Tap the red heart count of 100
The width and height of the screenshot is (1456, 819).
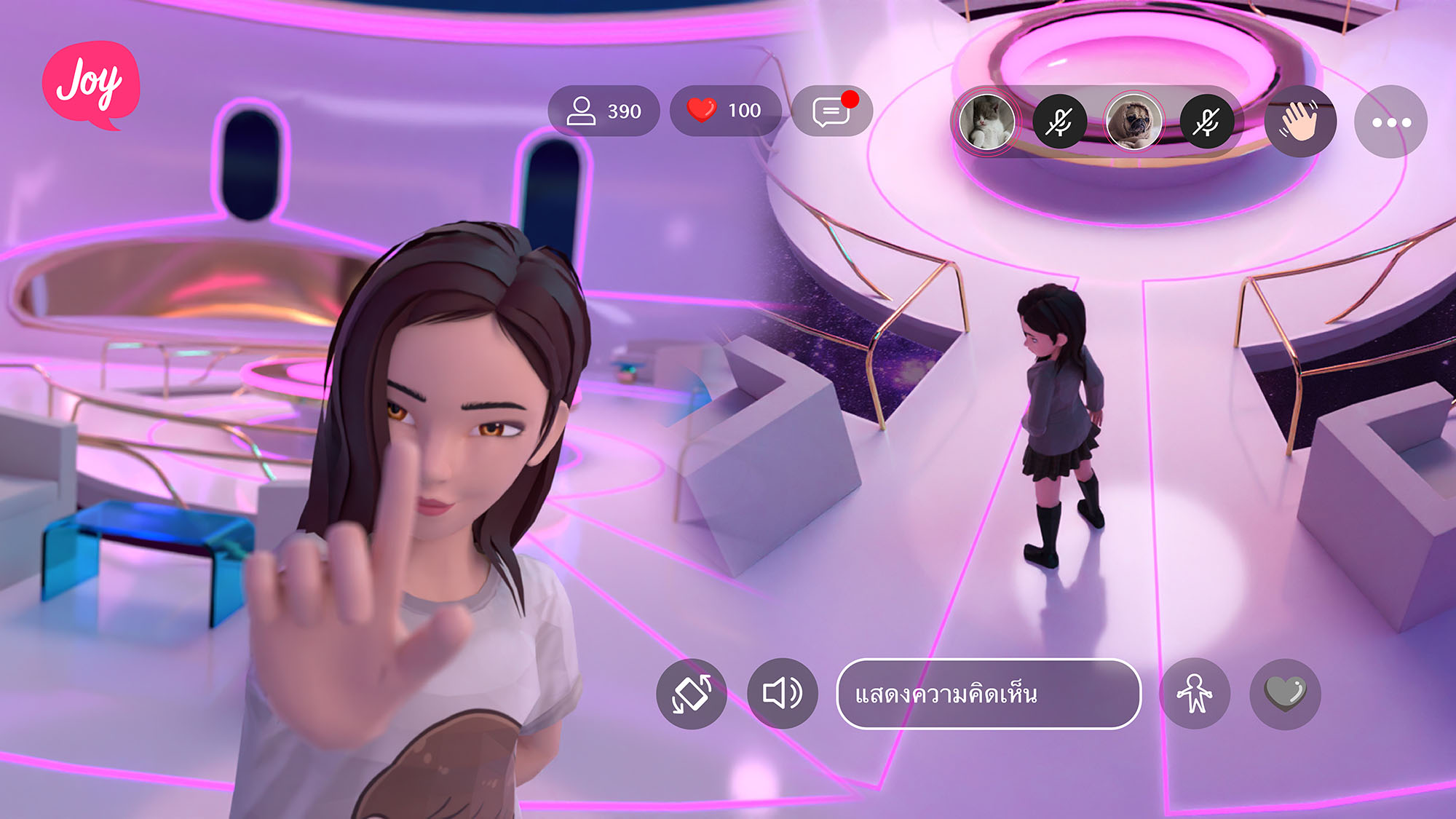coord(725,111)
